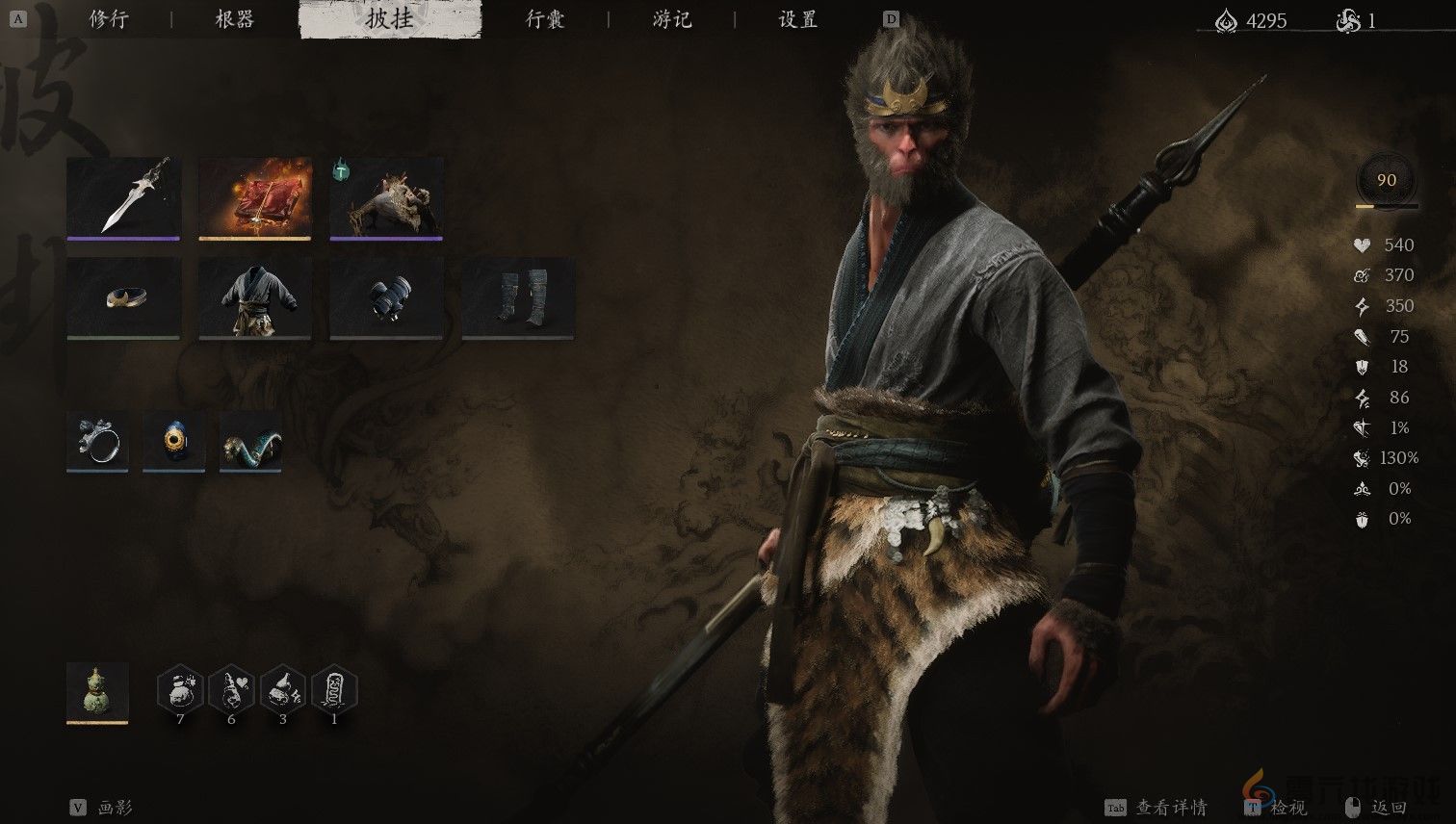Click the medicine pouch consumable showing count 7
The image size is (1456, 824).
[180, 691]
